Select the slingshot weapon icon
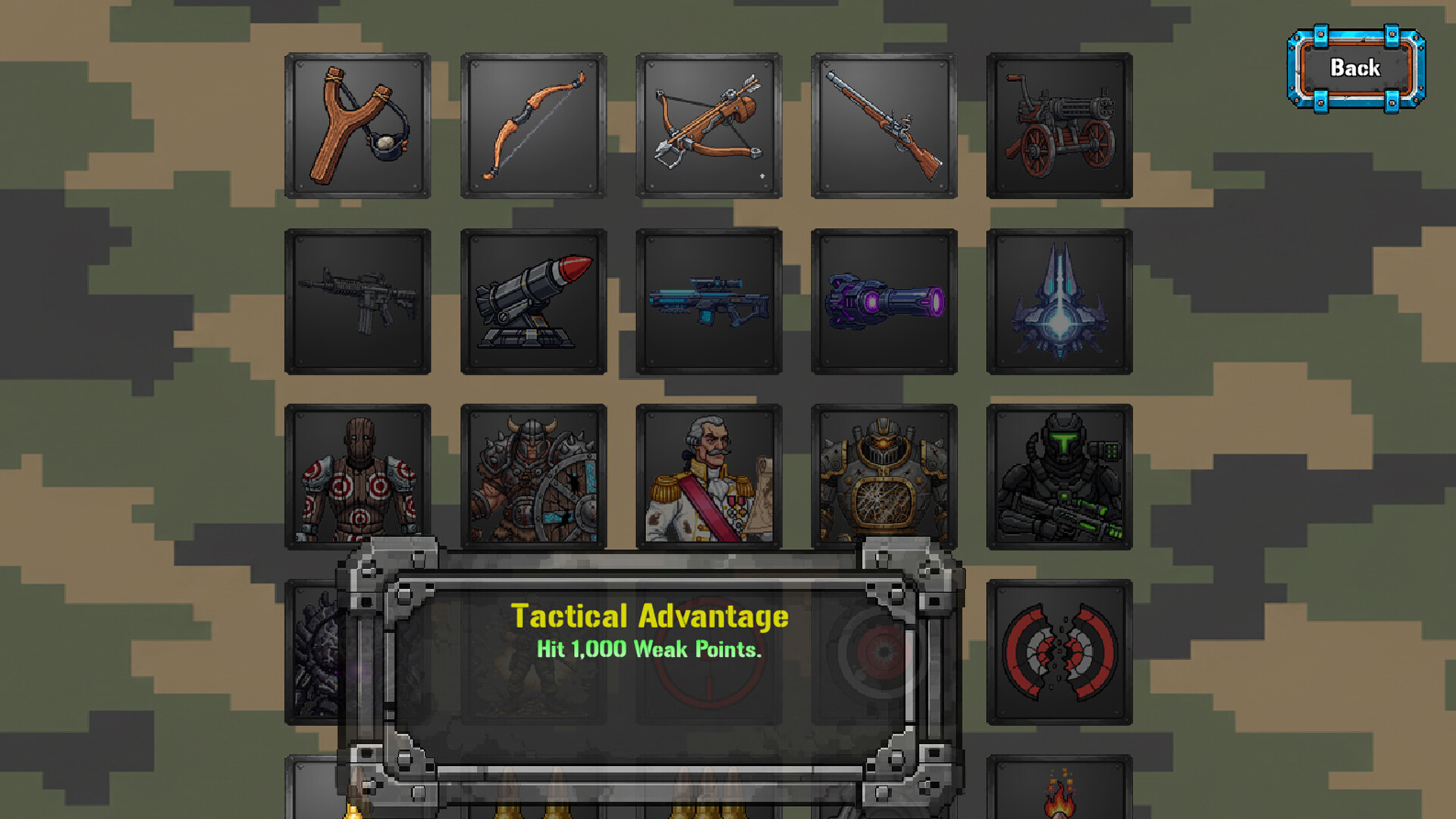Image resolution: width=1456 pixels, height=819 pixels. click(x=356, y=125)
